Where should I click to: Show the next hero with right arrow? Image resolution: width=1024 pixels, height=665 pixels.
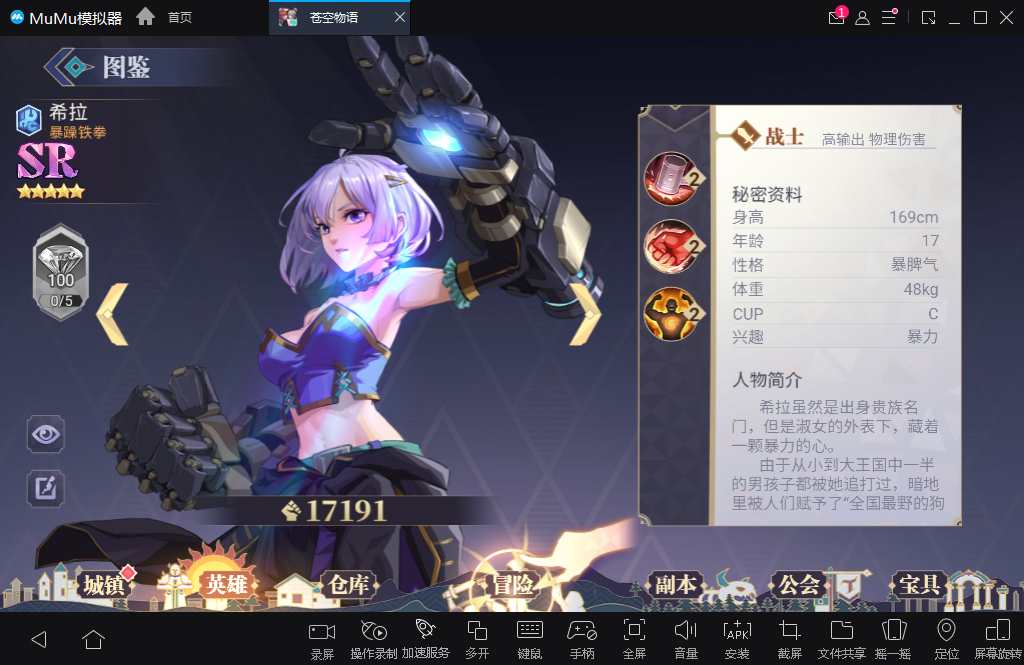[585, 314]
